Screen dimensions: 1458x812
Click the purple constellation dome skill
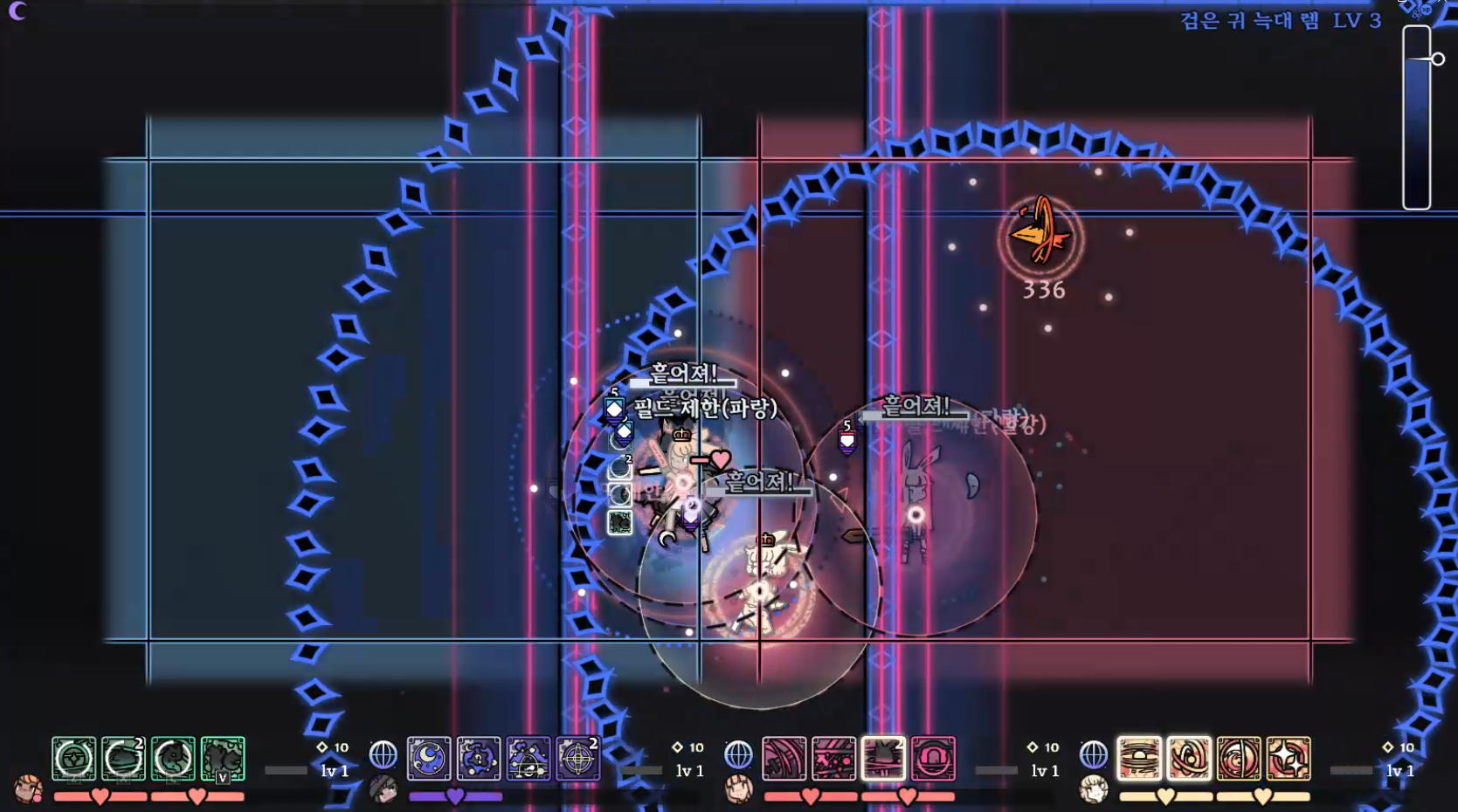(x=529, y=759)
